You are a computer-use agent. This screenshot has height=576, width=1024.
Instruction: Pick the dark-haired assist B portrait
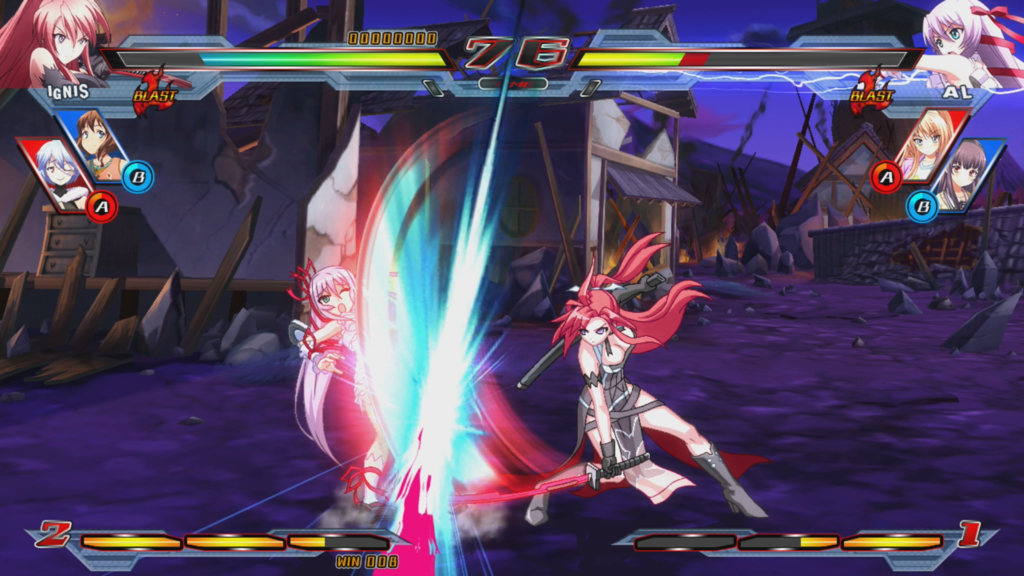coord(965,173)
